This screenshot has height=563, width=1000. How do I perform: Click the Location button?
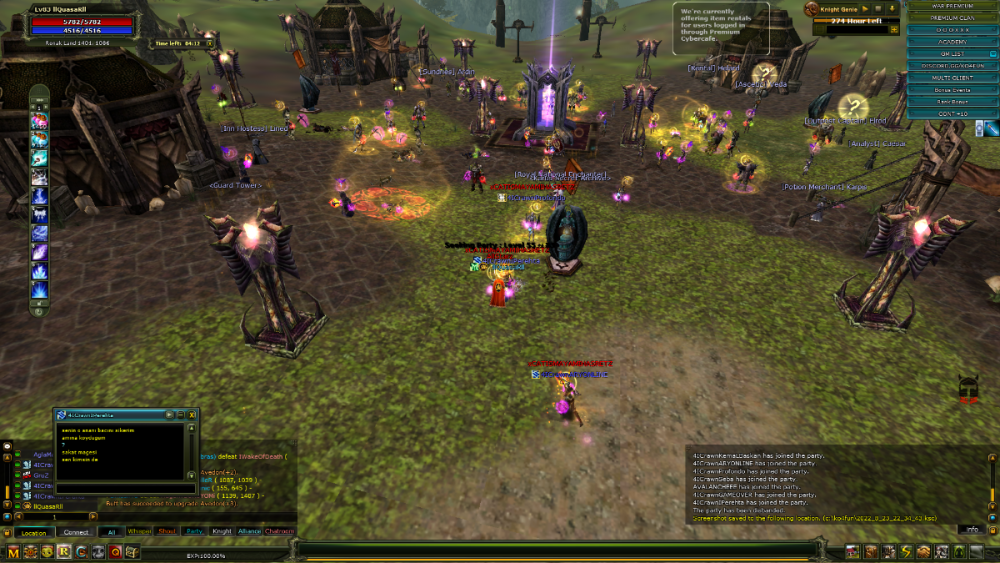[34, 533]
